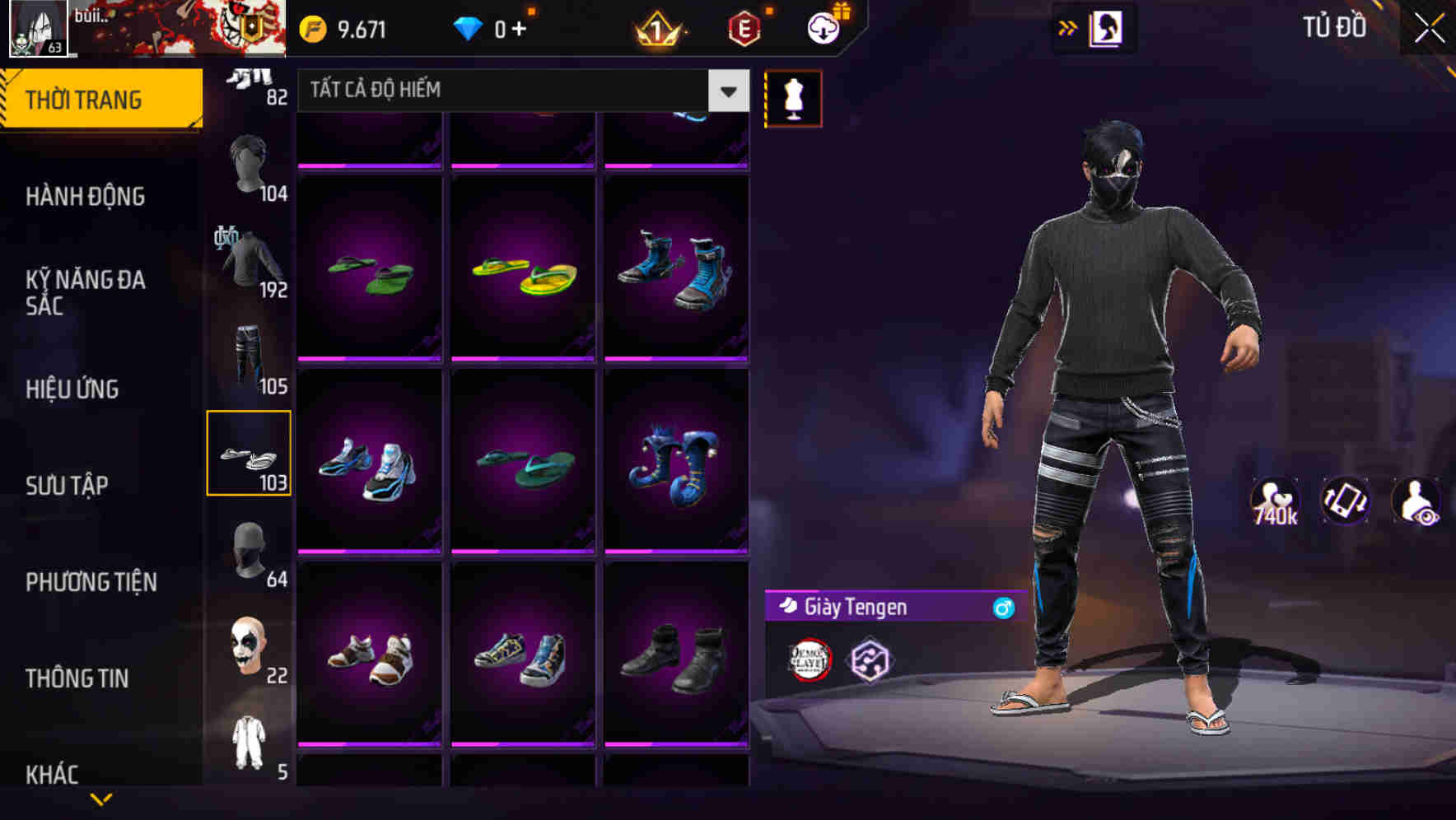Open the gift cloud download button
Screen dimensions: 1456x820
(x=823, y=26)
